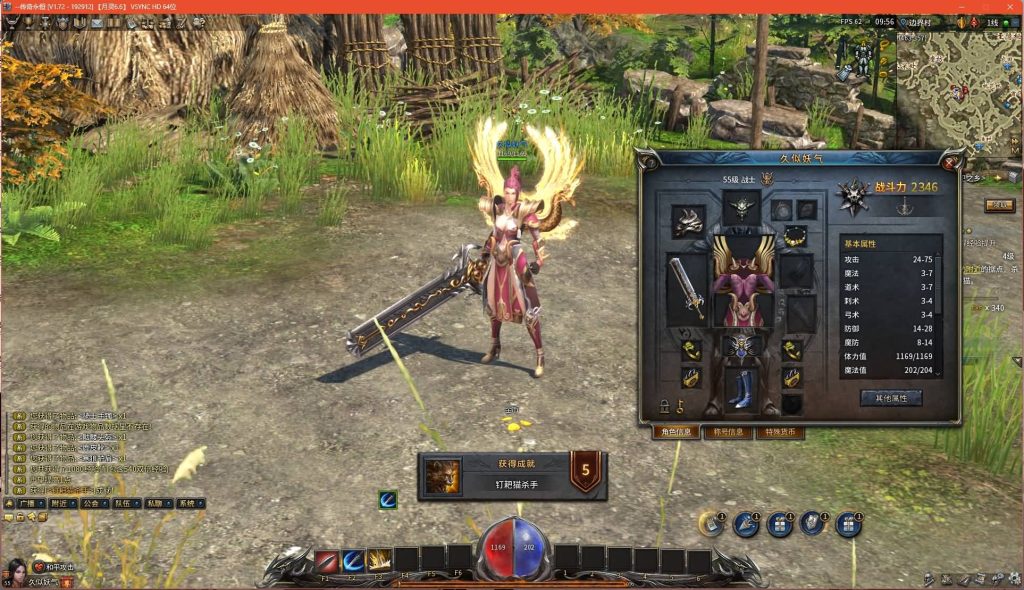Switch chat to the 系统 channel
This screenshot has width=1024, height=590.
coord(187,504)
